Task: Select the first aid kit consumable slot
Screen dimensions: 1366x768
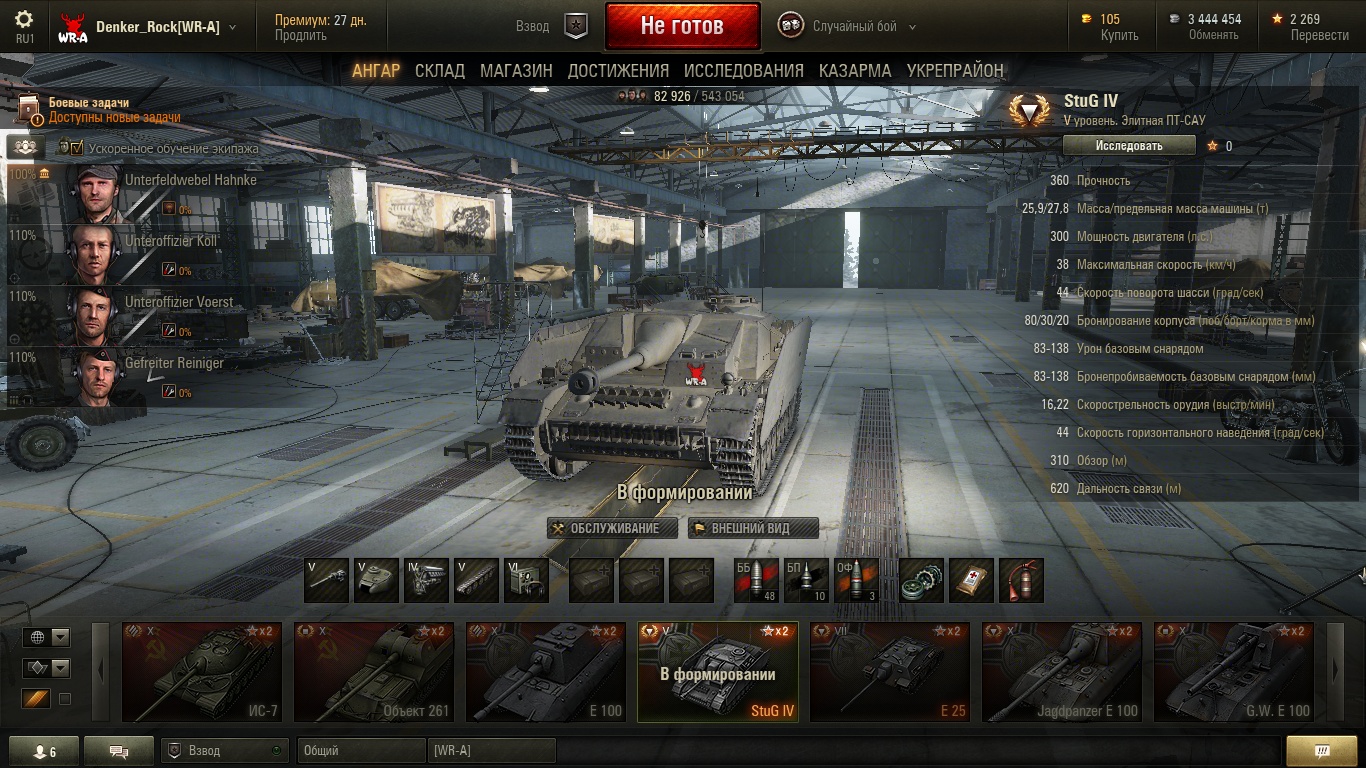Action: (x=971, y=581)
